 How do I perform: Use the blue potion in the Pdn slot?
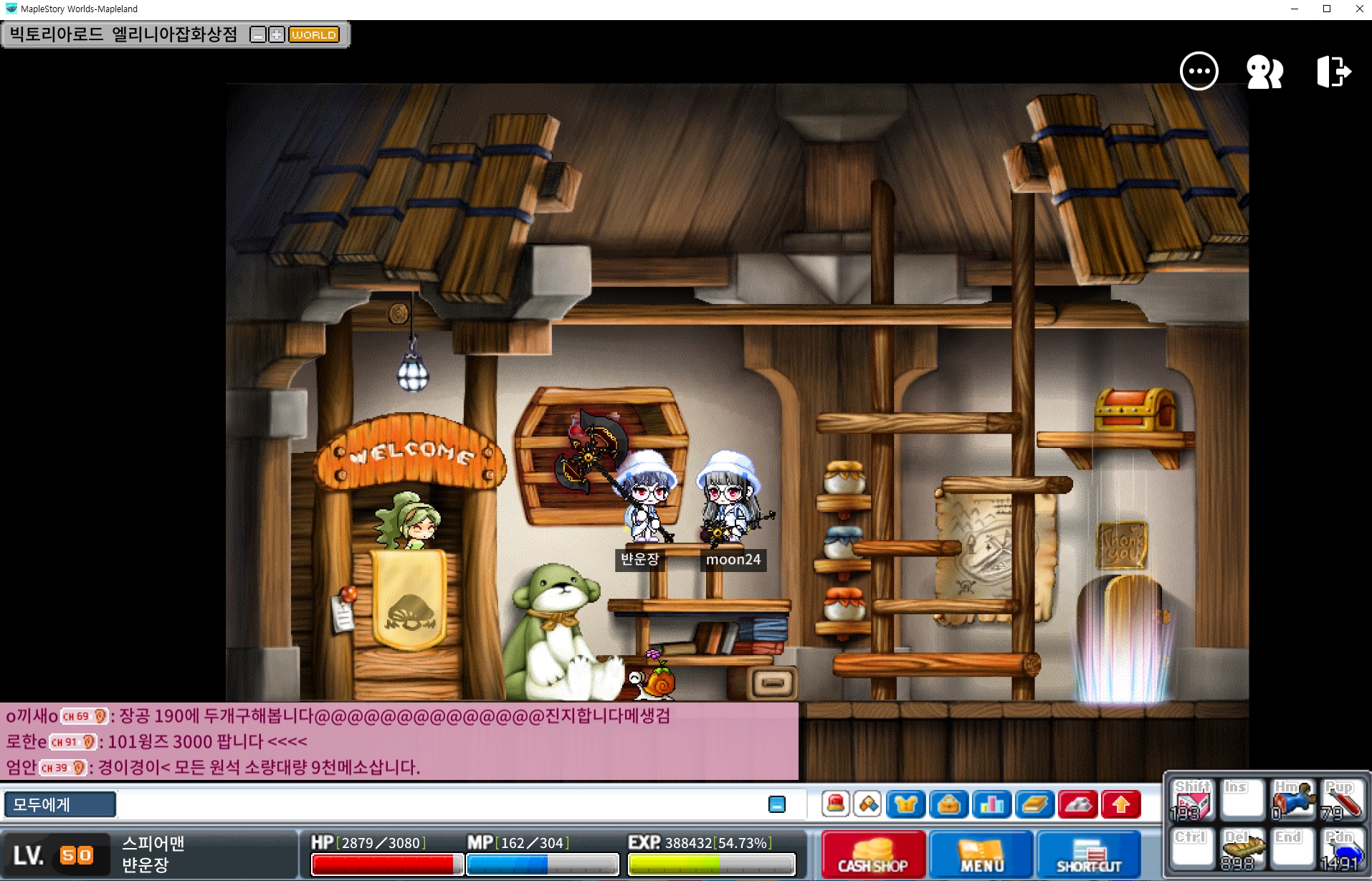1340,850
